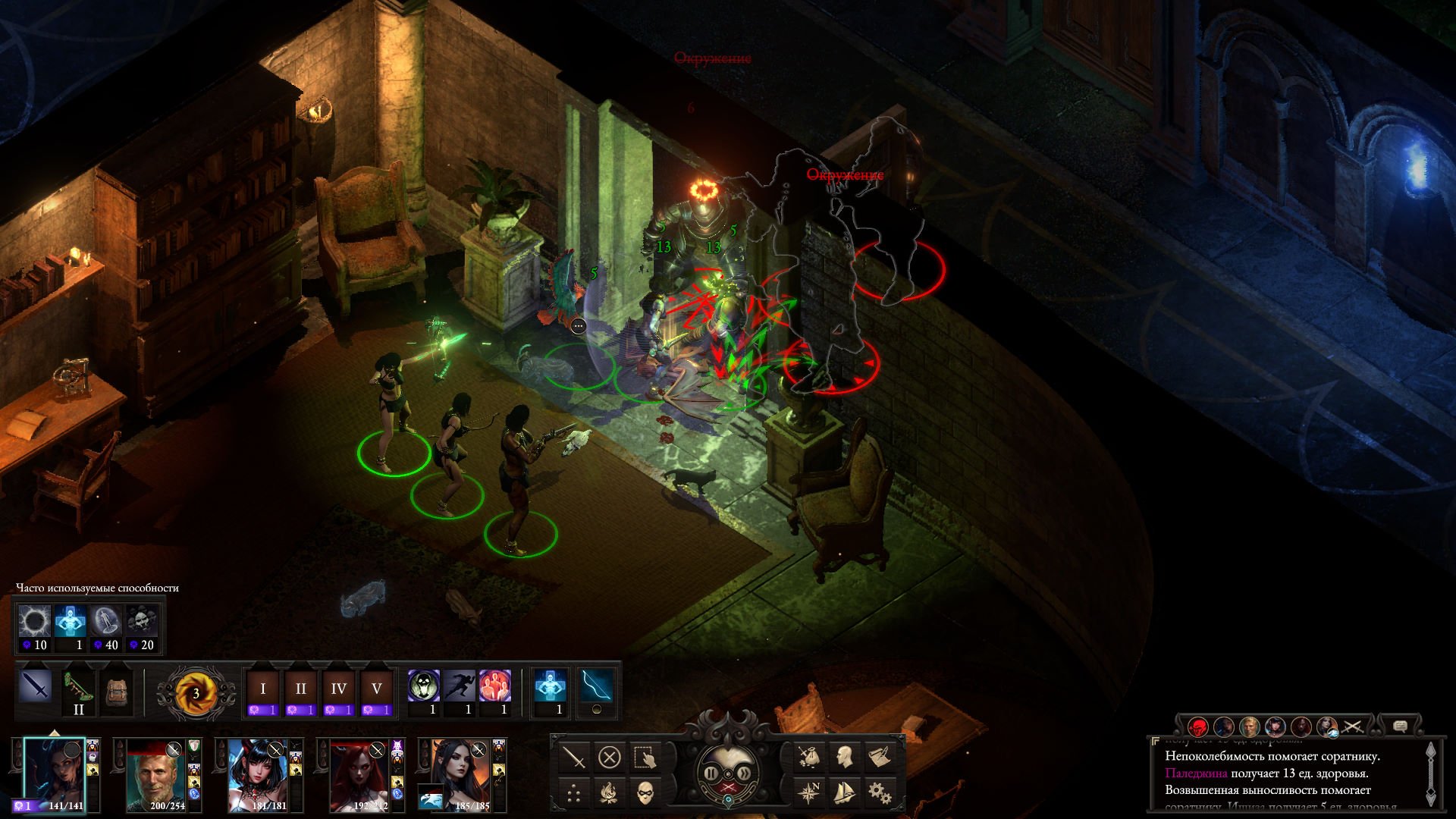Click the campfire rest button
The width and height of the screenshot is (1456, 819).
pyautogui.click(x=609, y=793)
